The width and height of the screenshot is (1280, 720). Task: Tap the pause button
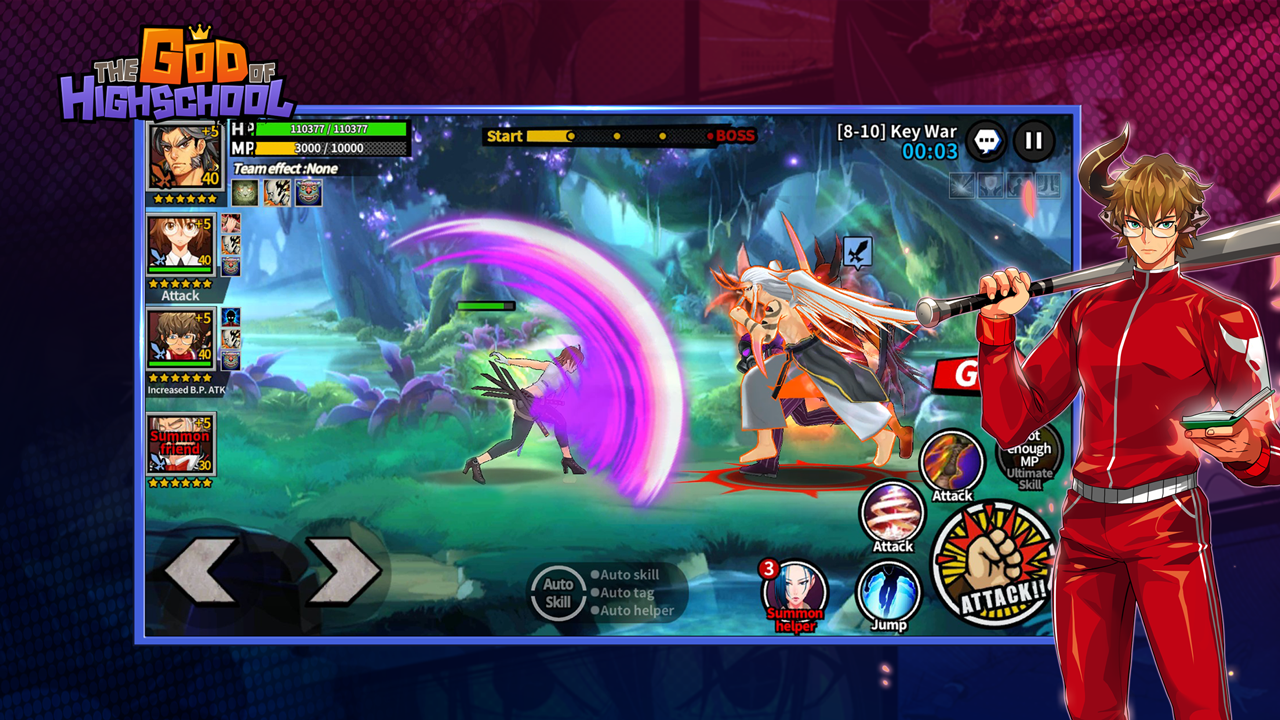[x=1034, y=141]
